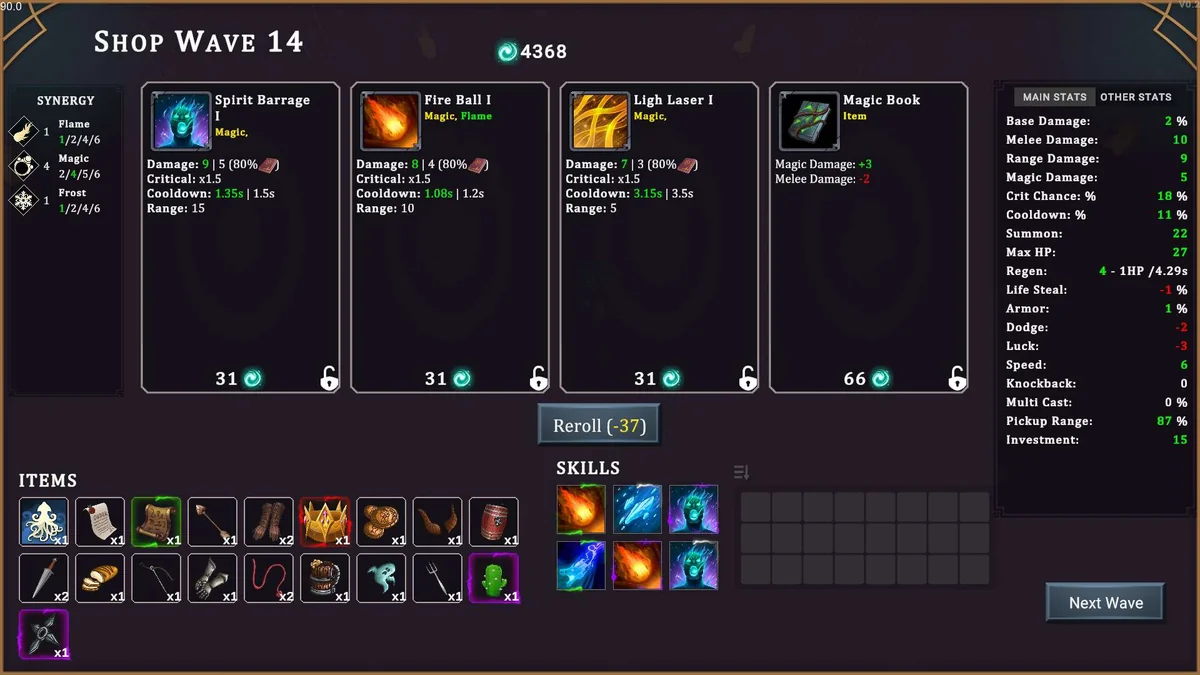Toggle the lock on Magic Book
1200x675 pixels.
[957, 379]
